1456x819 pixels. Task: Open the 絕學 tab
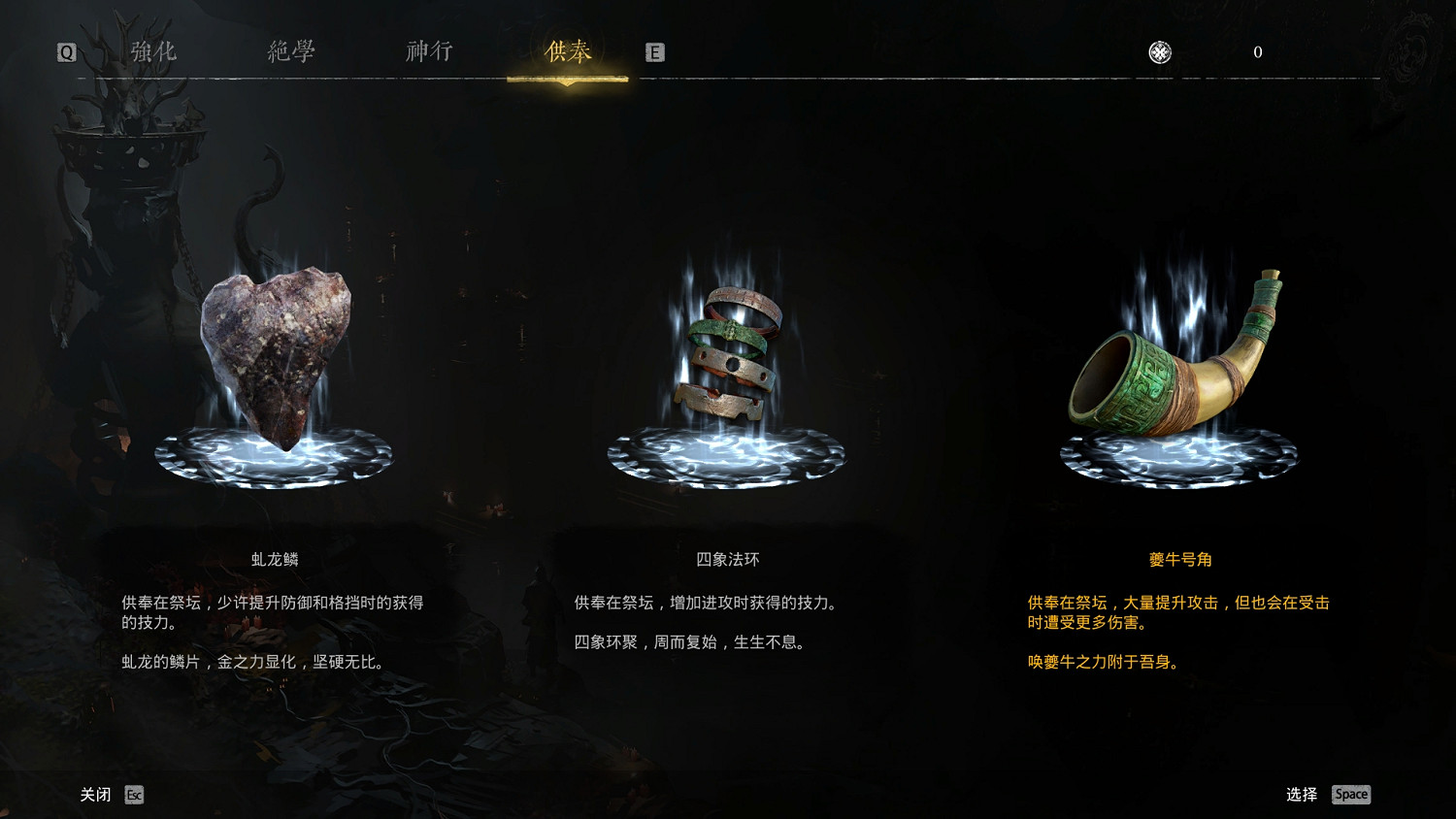coord(288,50)
